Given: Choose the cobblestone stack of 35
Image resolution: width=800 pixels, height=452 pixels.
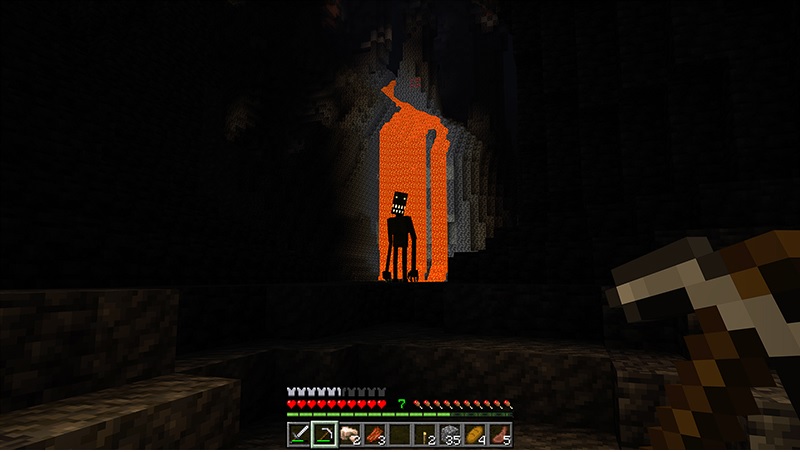Looking at the screenshot, I should point(449,434).
